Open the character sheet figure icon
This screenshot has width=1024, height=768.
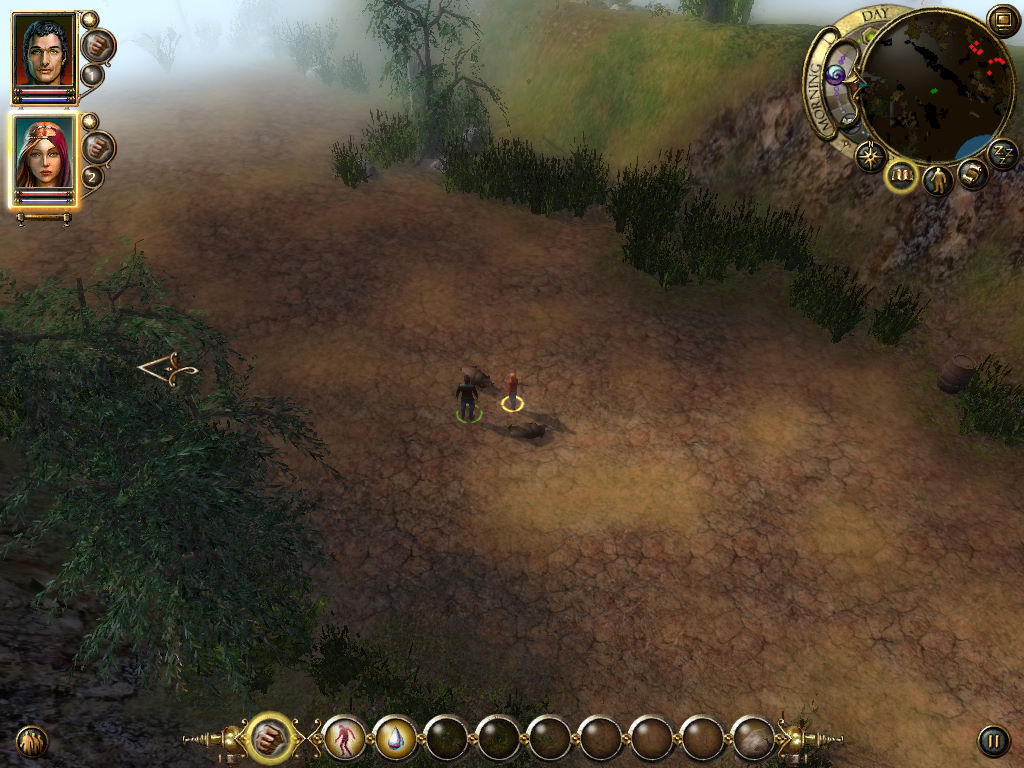tap(938, 181)
